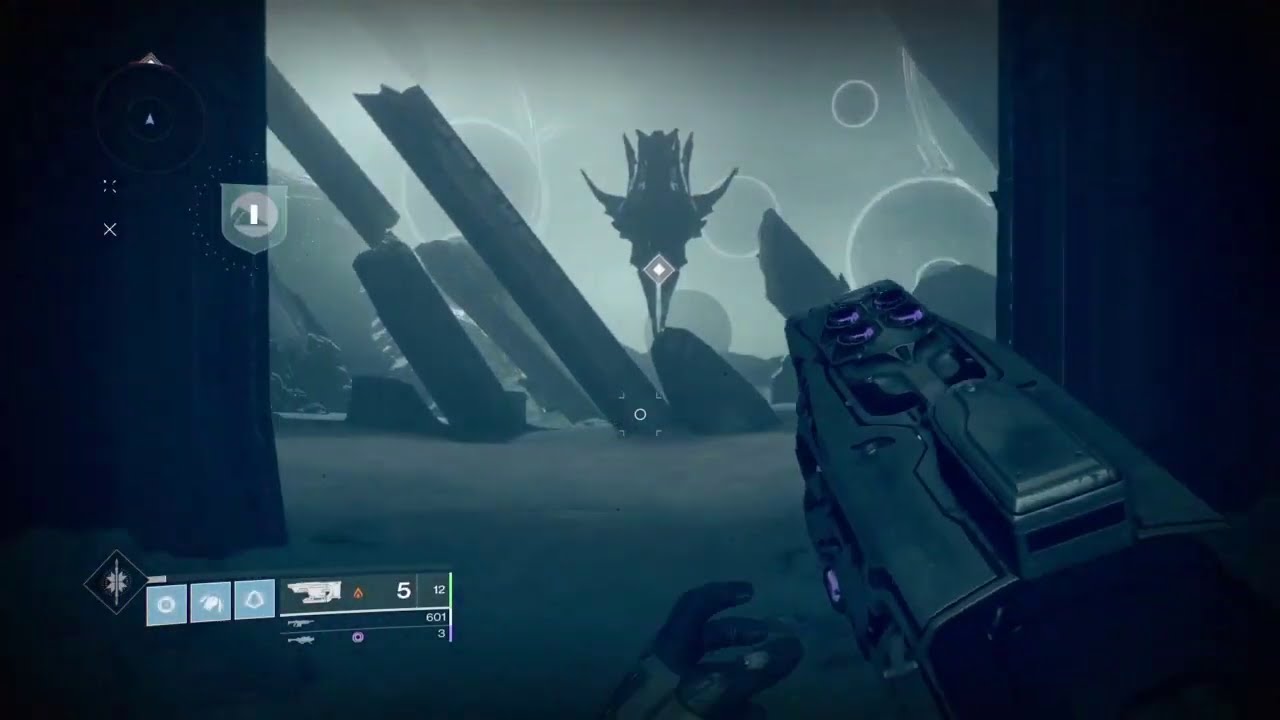Image resolution: width=1280 pixels, height=720 pixels.
Task: Activate the grenade ability icon
Action: pyautogui.click(x=166, y=603)
